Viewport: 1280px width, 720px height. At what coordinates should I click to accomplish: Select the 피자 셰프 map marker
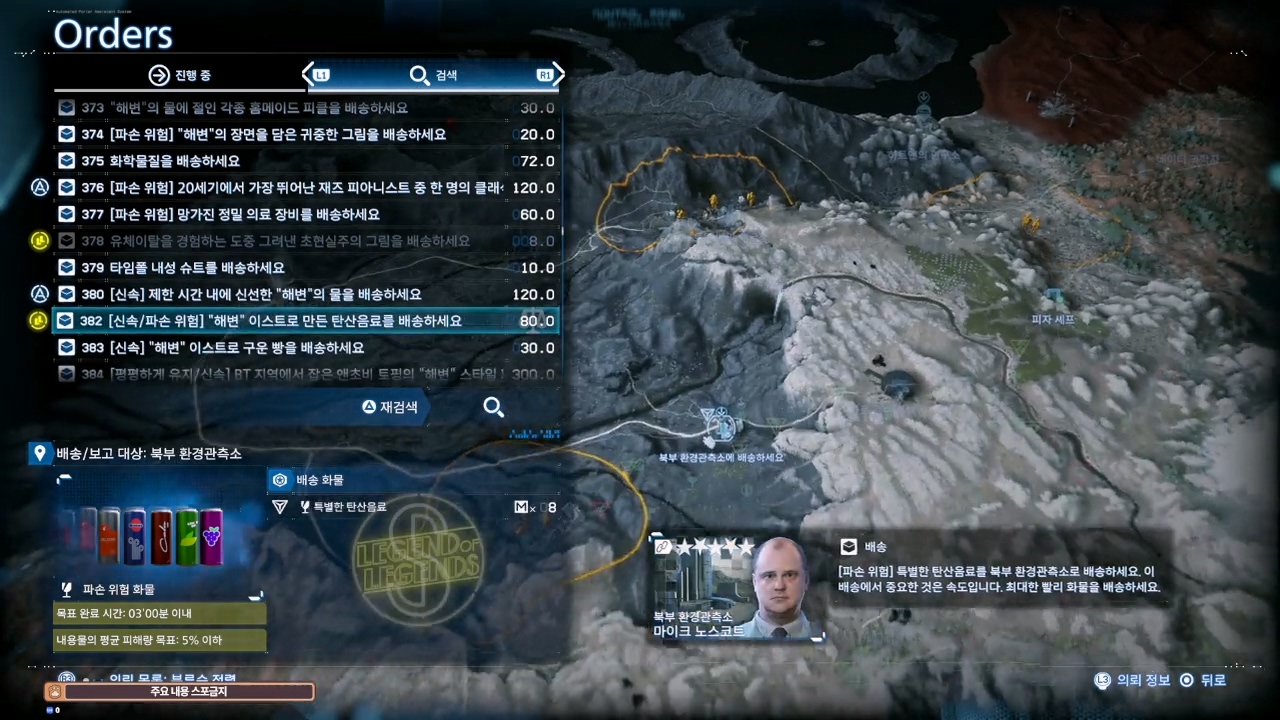pyautogui.click(x=1053, y=300)
